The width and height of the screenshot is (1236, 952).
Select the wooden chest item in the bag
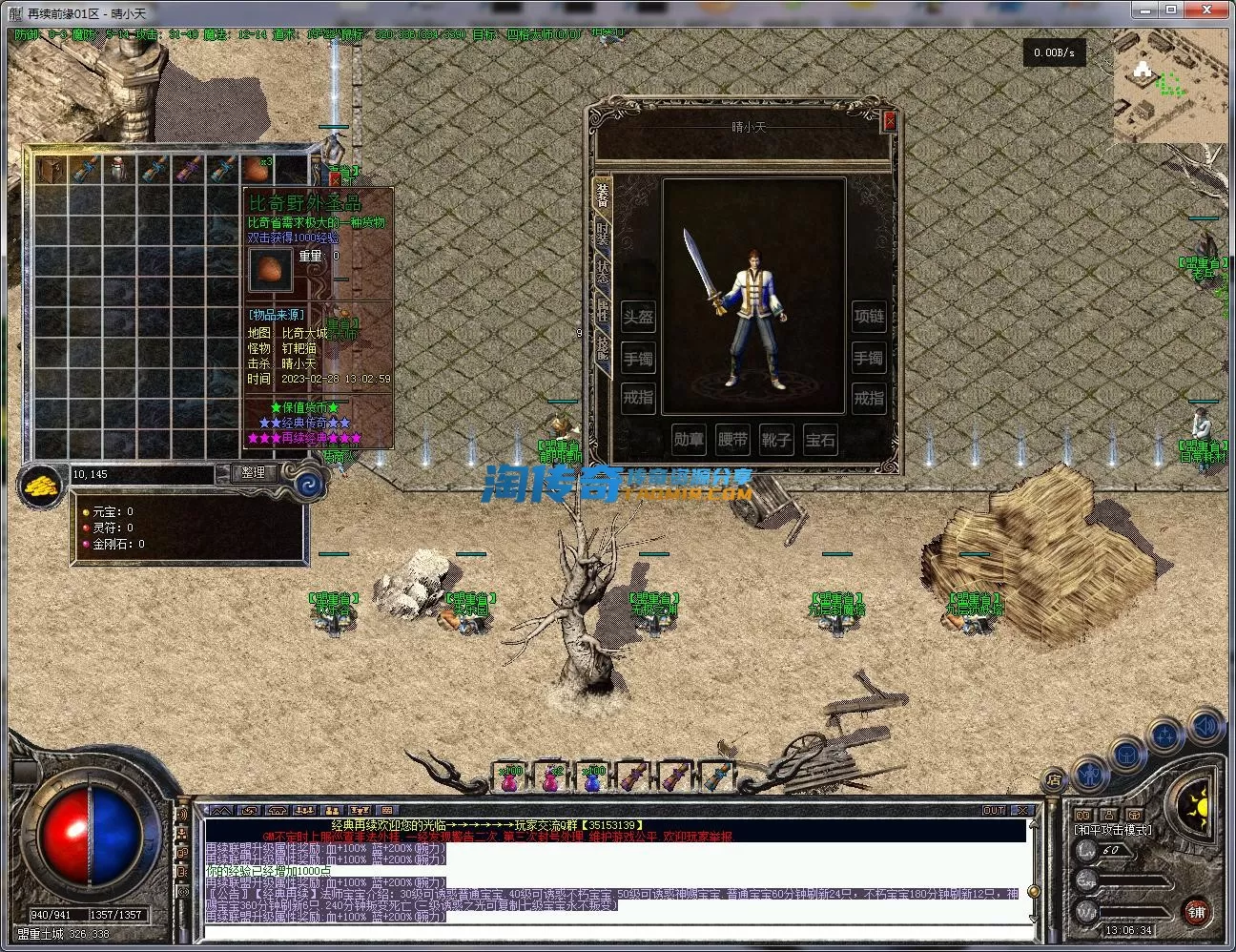pyautogui.click(x=51, y=170)
